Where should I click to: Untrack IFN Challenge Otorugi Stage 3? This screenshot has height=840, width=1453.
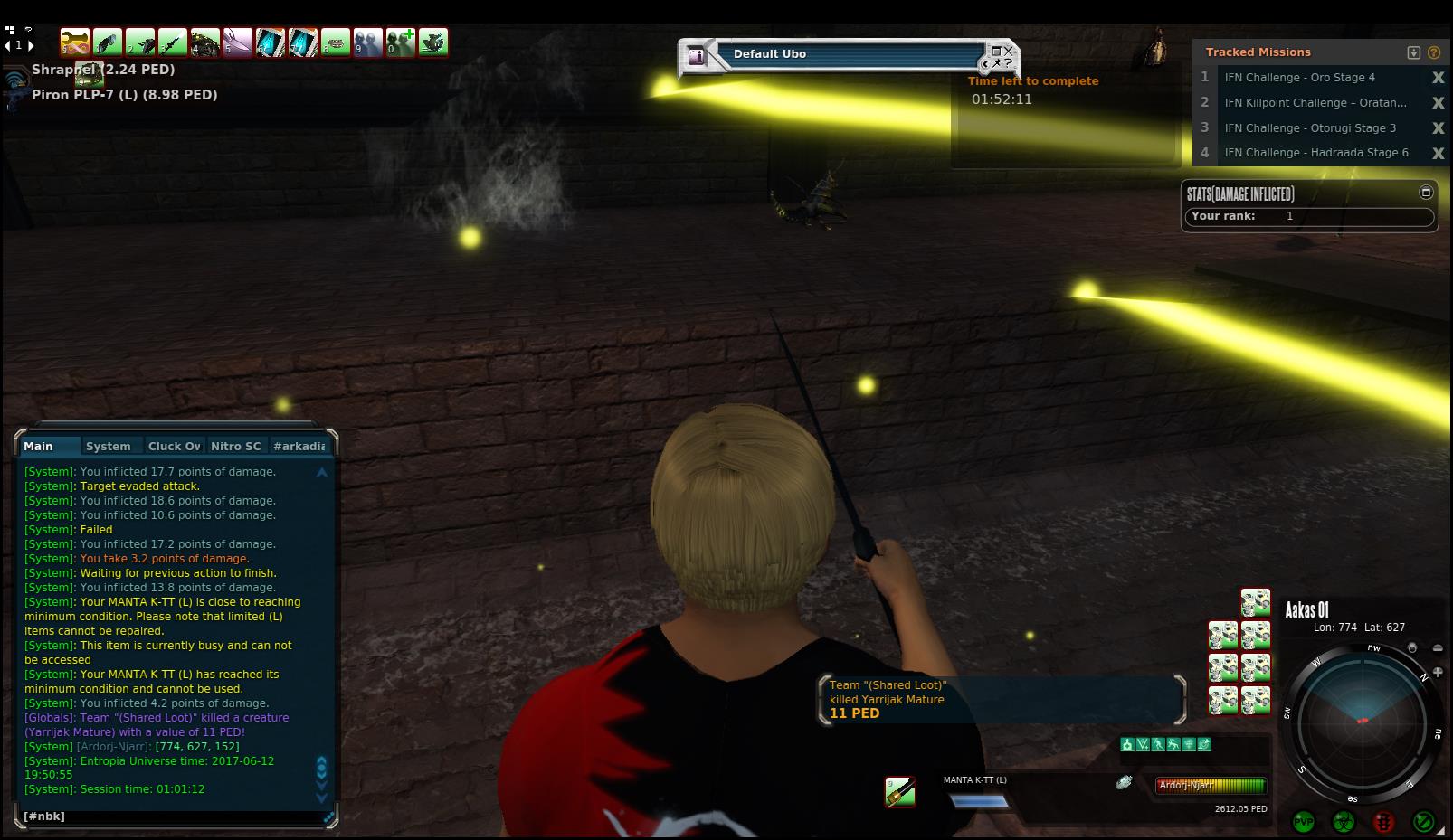coord(1438,128)
